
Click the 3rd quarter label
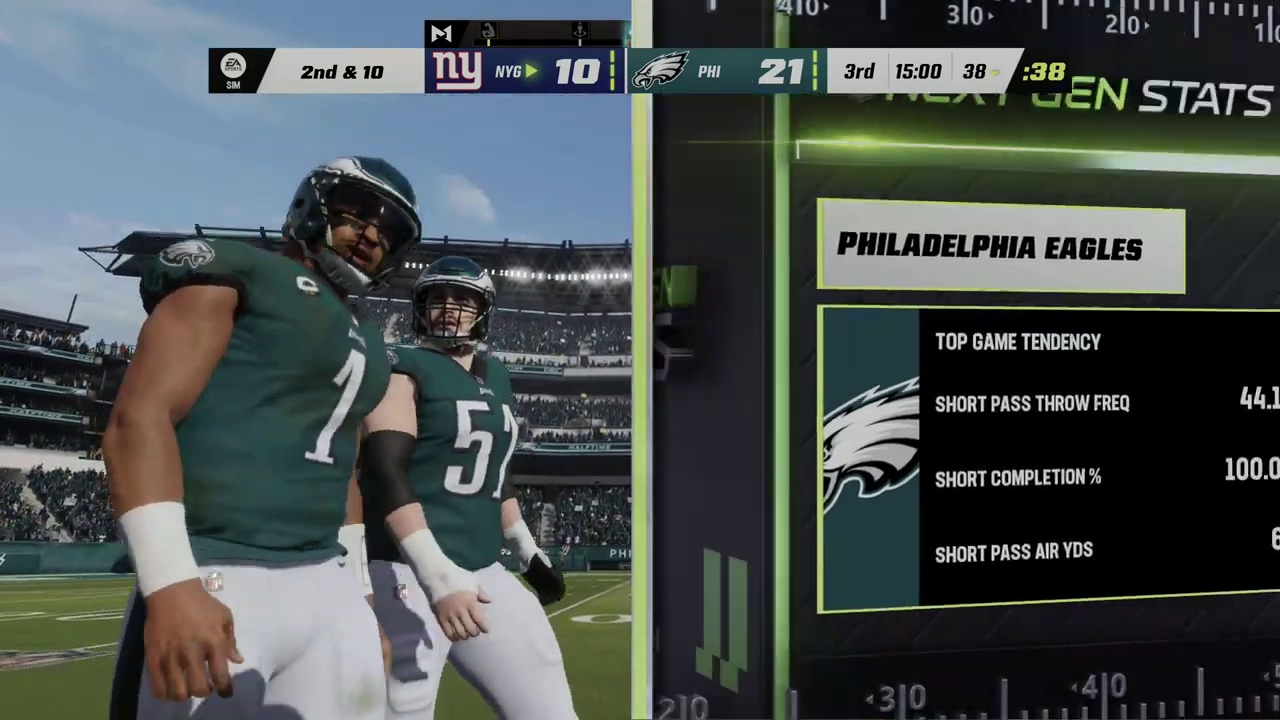tap(858, 70)
